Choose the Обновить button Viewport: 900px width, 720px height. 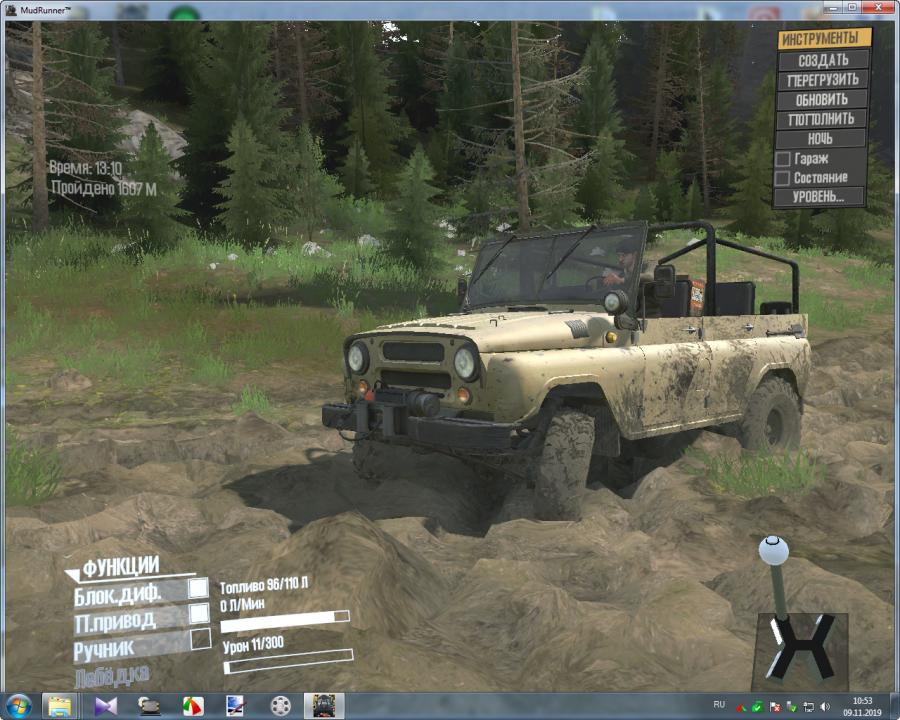coord(822,100)
